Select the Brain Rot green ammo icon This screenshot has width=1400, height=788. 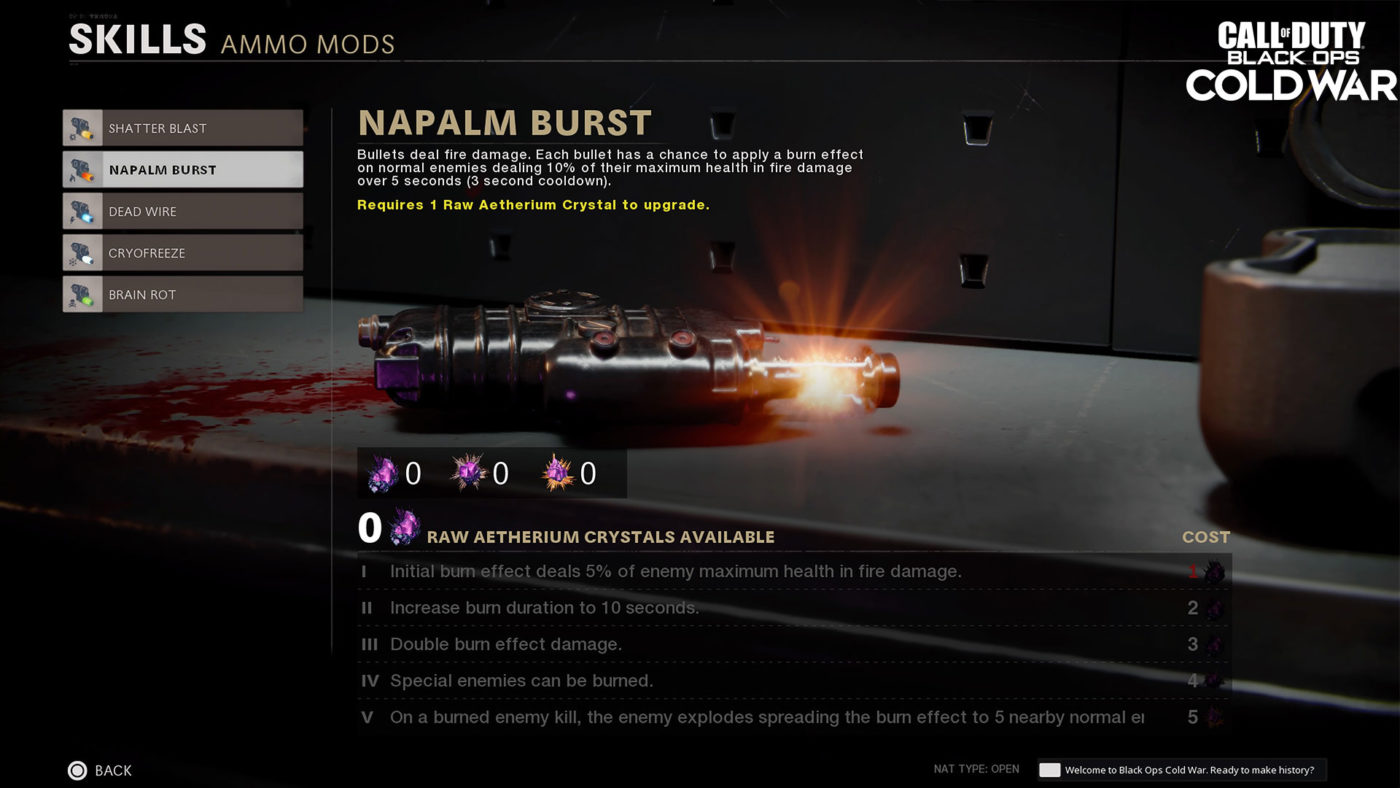pyautogui.click(x=82, y=294)
